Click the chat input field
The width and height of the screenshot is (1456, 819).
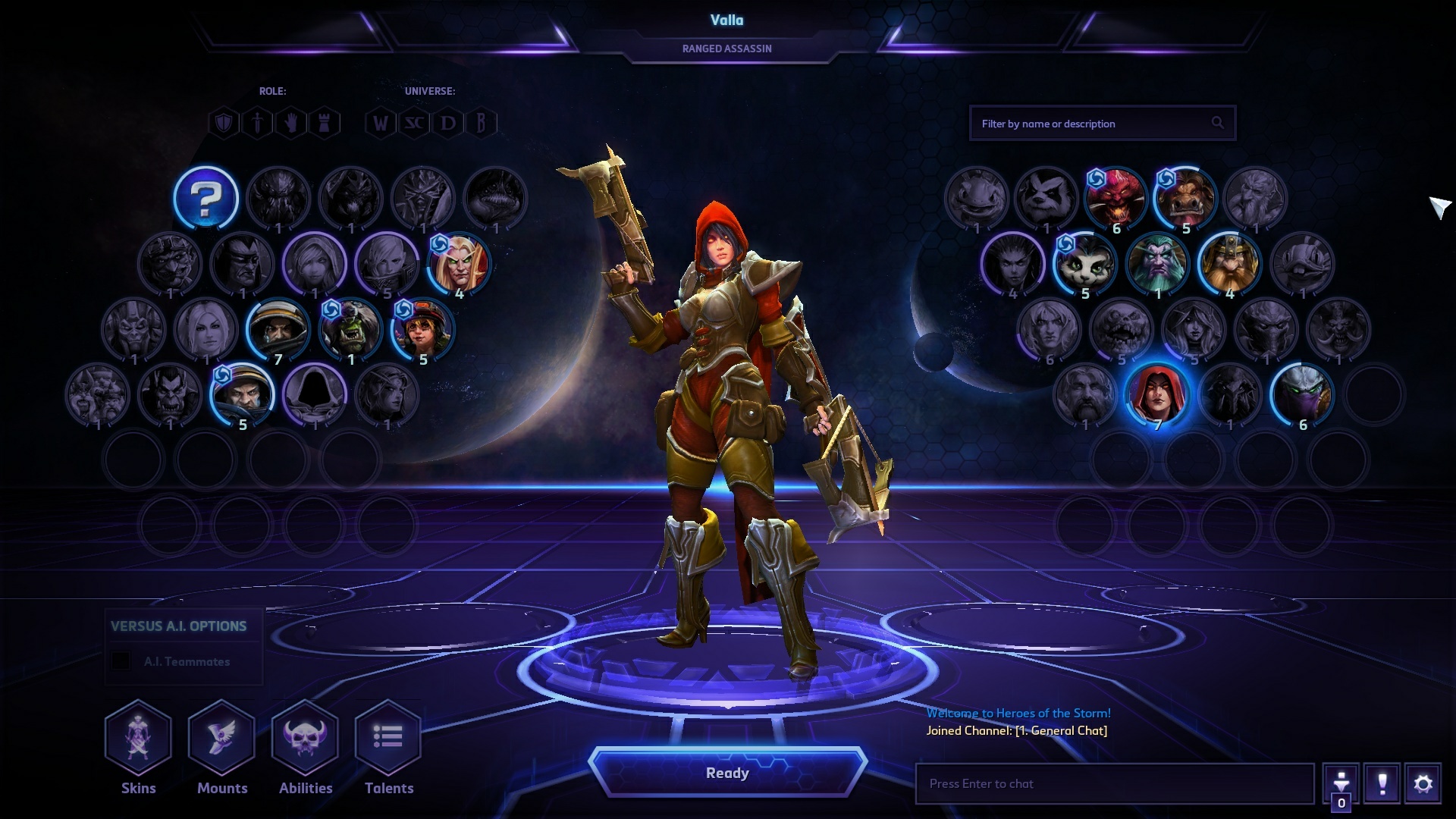1113,783
